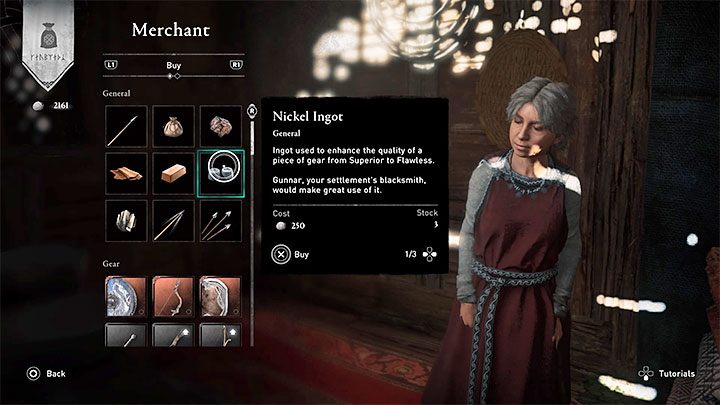Image resolution: width=720 pixels, height=405 pixels.
Task: Select the silver crystal cluster item
Action: tap(127, 220)
